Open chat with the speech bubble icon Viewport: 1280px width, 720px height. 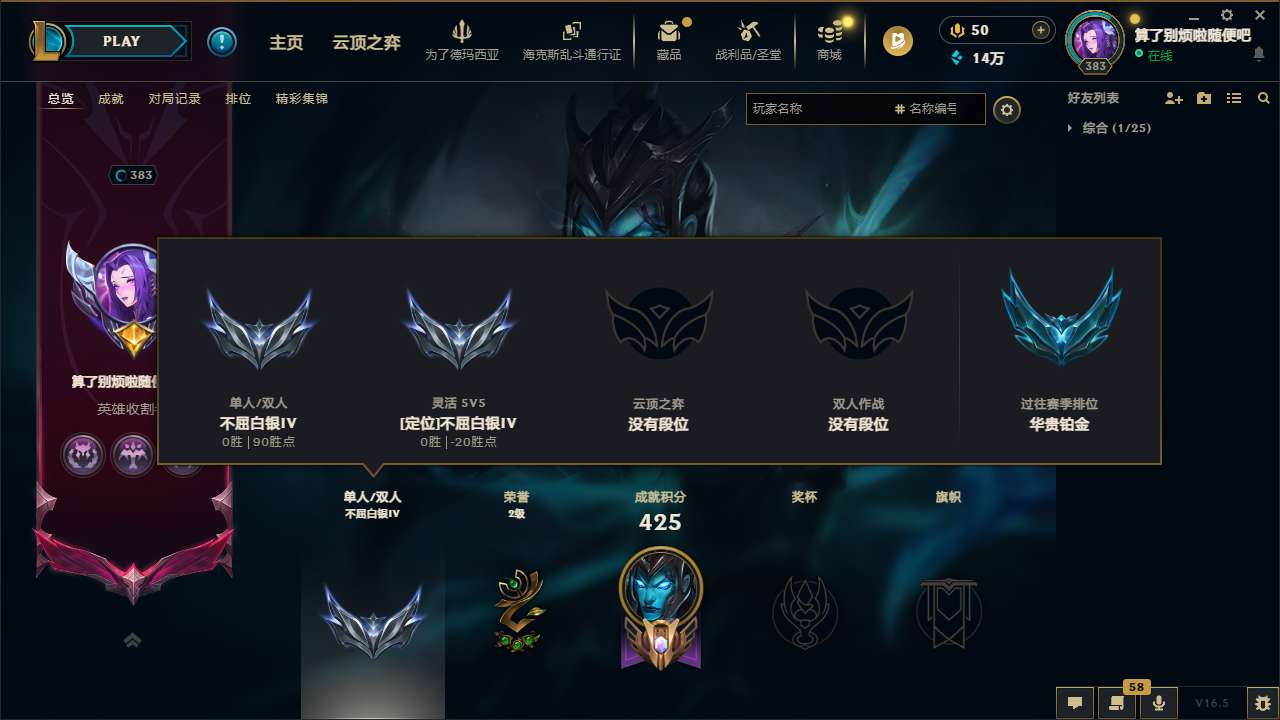[x=1073, y=702]
